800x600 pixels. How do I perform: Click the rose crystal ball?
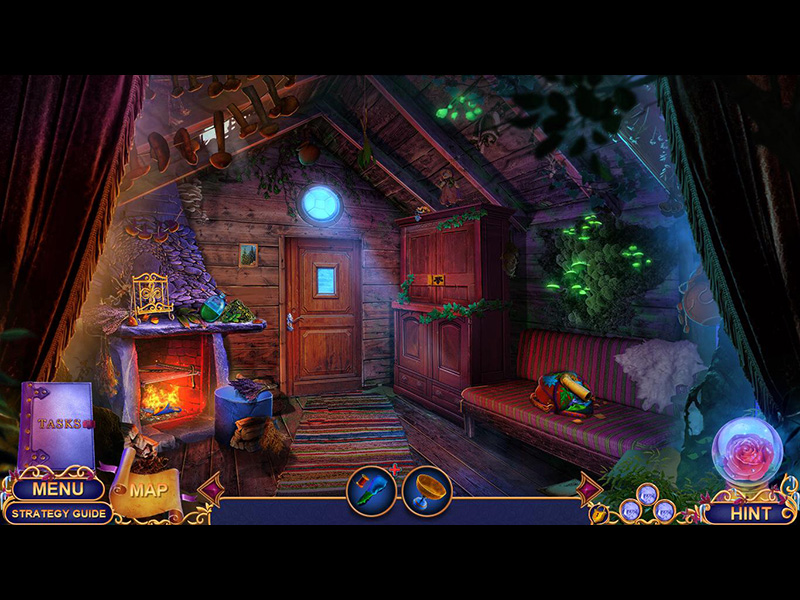pyautogui.click(x=747, y=453)
